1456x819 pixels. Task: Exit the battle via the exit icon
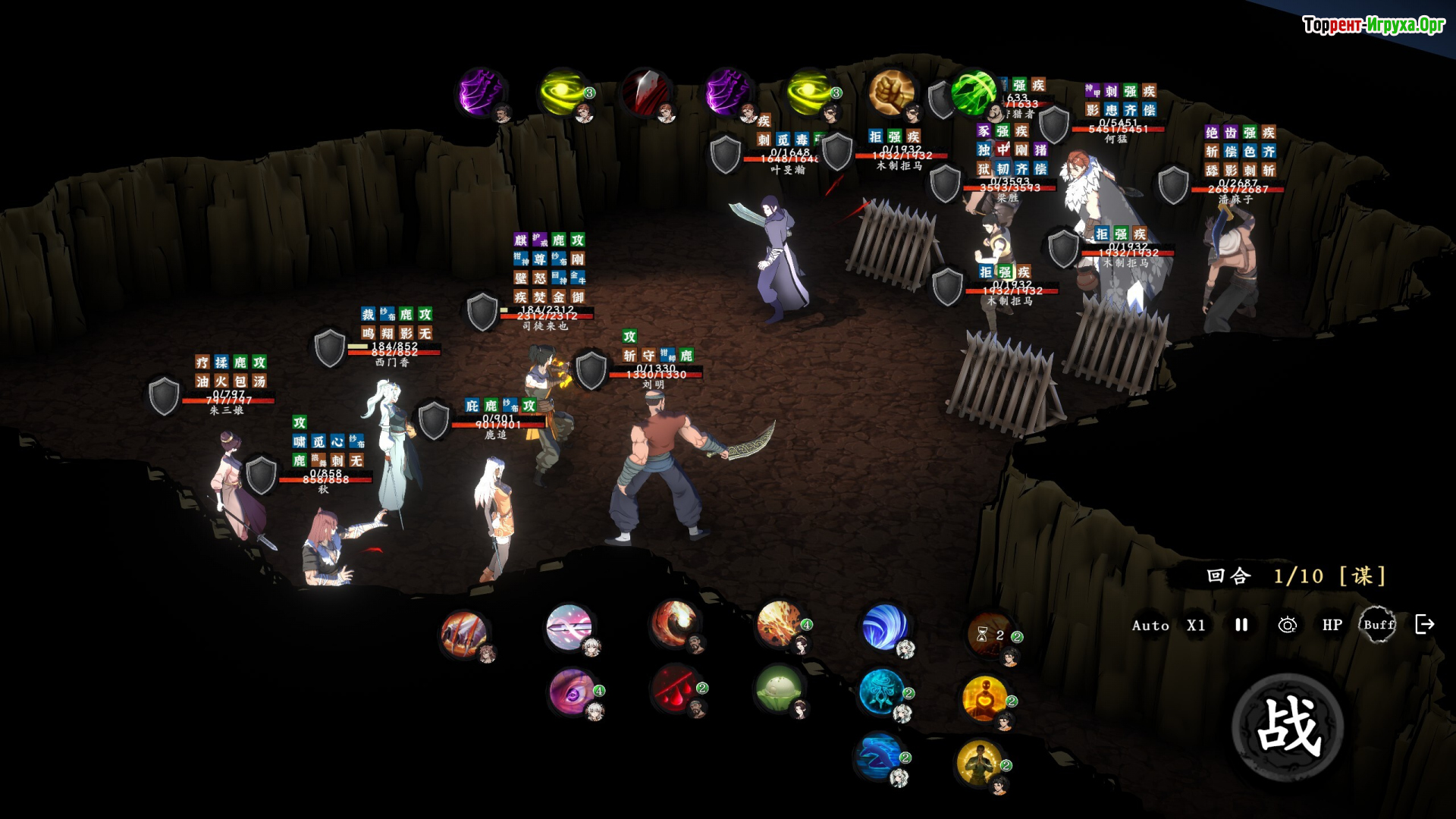1425,624
